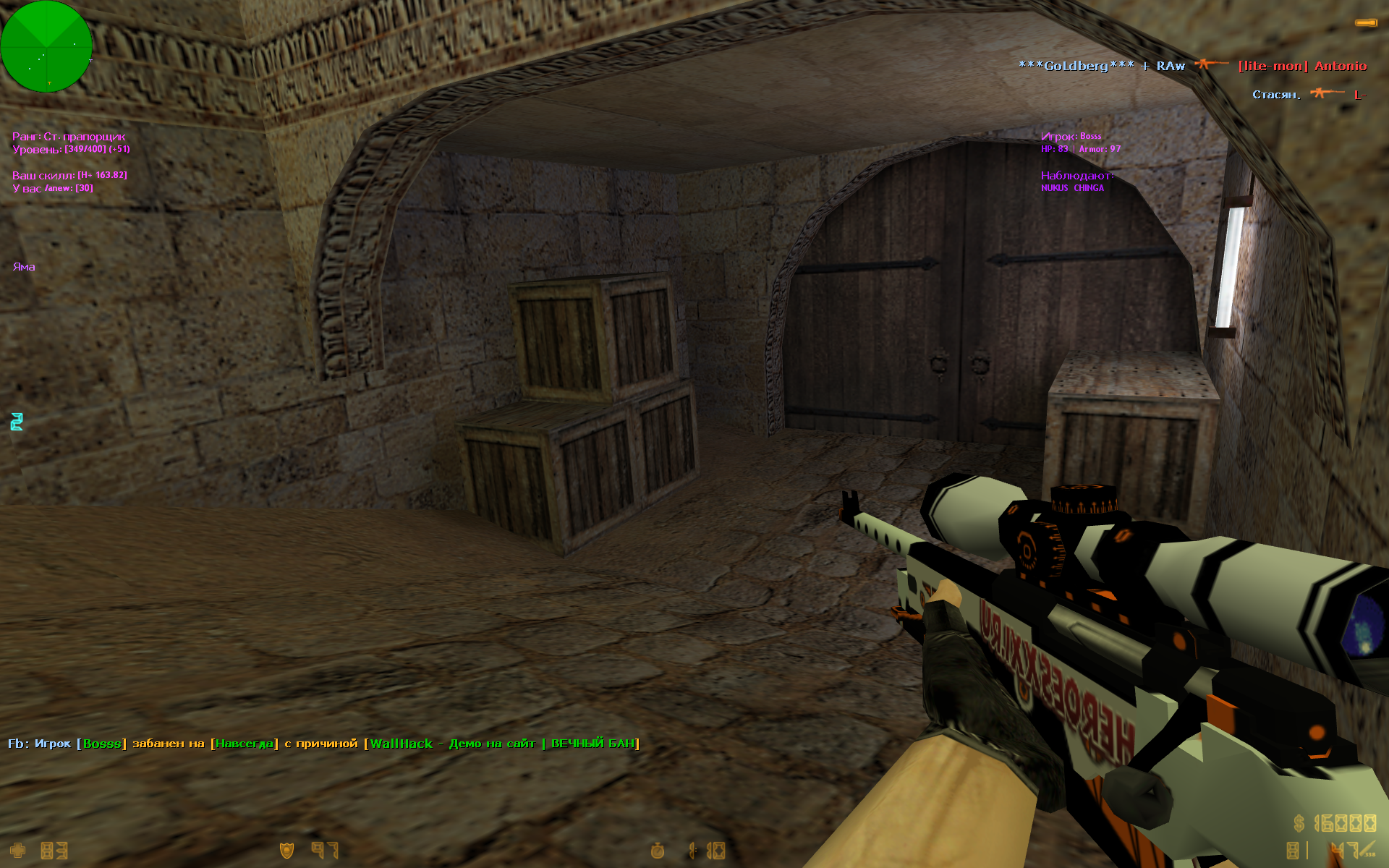Click the orange bullet icon at top right
1389x868 pixels.
point(1366,23)
